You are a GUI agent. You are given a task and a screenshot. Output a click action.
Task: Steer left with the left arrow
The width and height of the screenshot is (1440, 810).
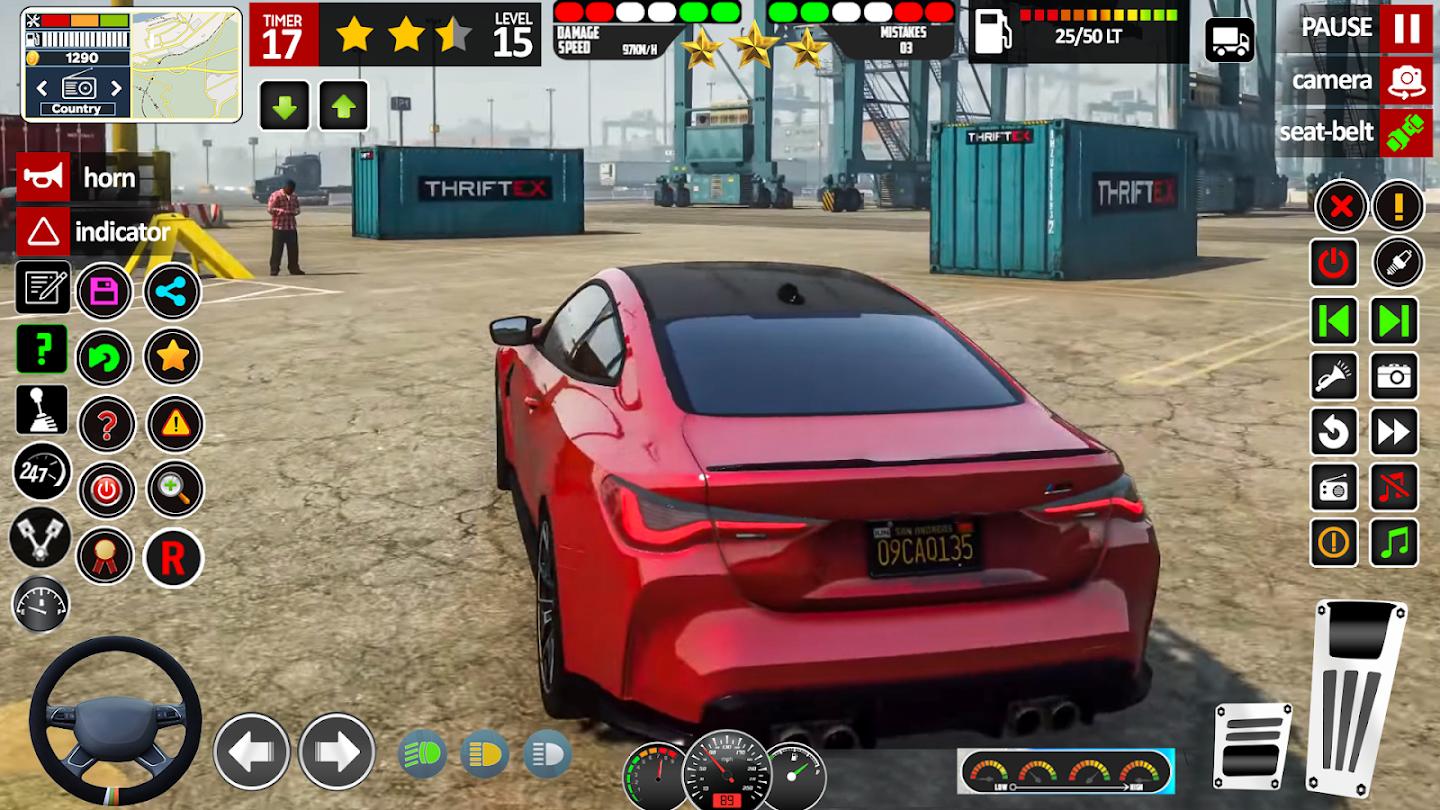point(251,751)
